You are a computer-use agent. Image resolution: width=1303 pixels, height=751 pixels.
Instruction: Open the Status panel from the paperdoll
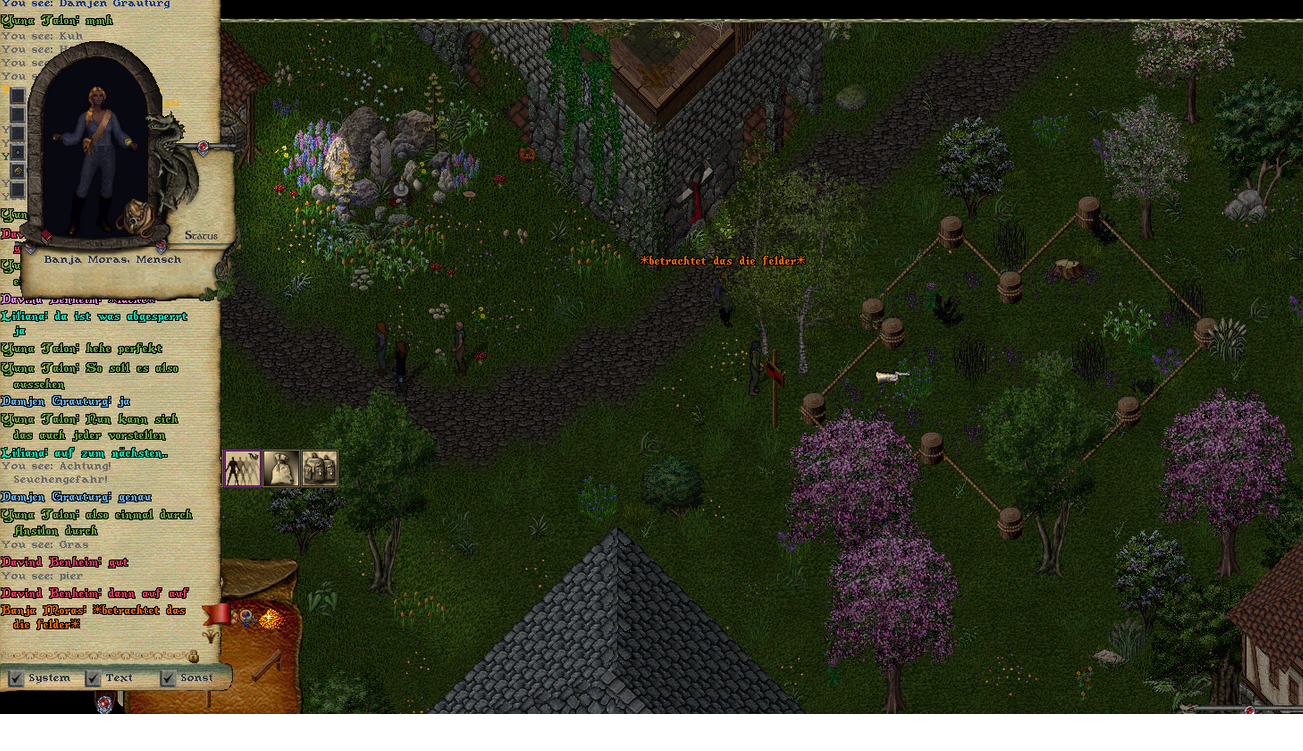(201, 236)
